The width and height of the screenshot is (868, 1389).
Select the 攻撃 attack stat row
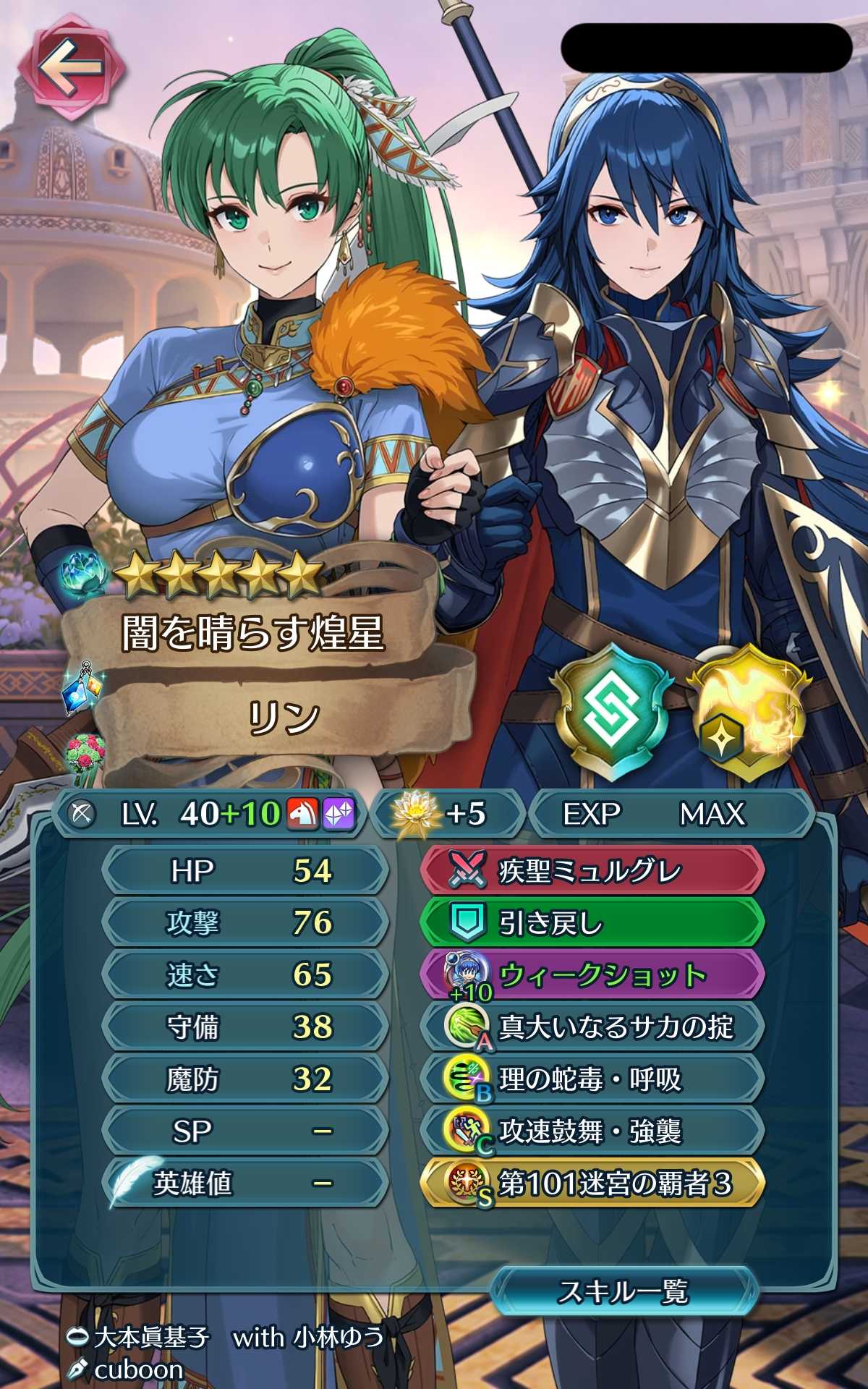pyautogui.click(x=246, y=923)
